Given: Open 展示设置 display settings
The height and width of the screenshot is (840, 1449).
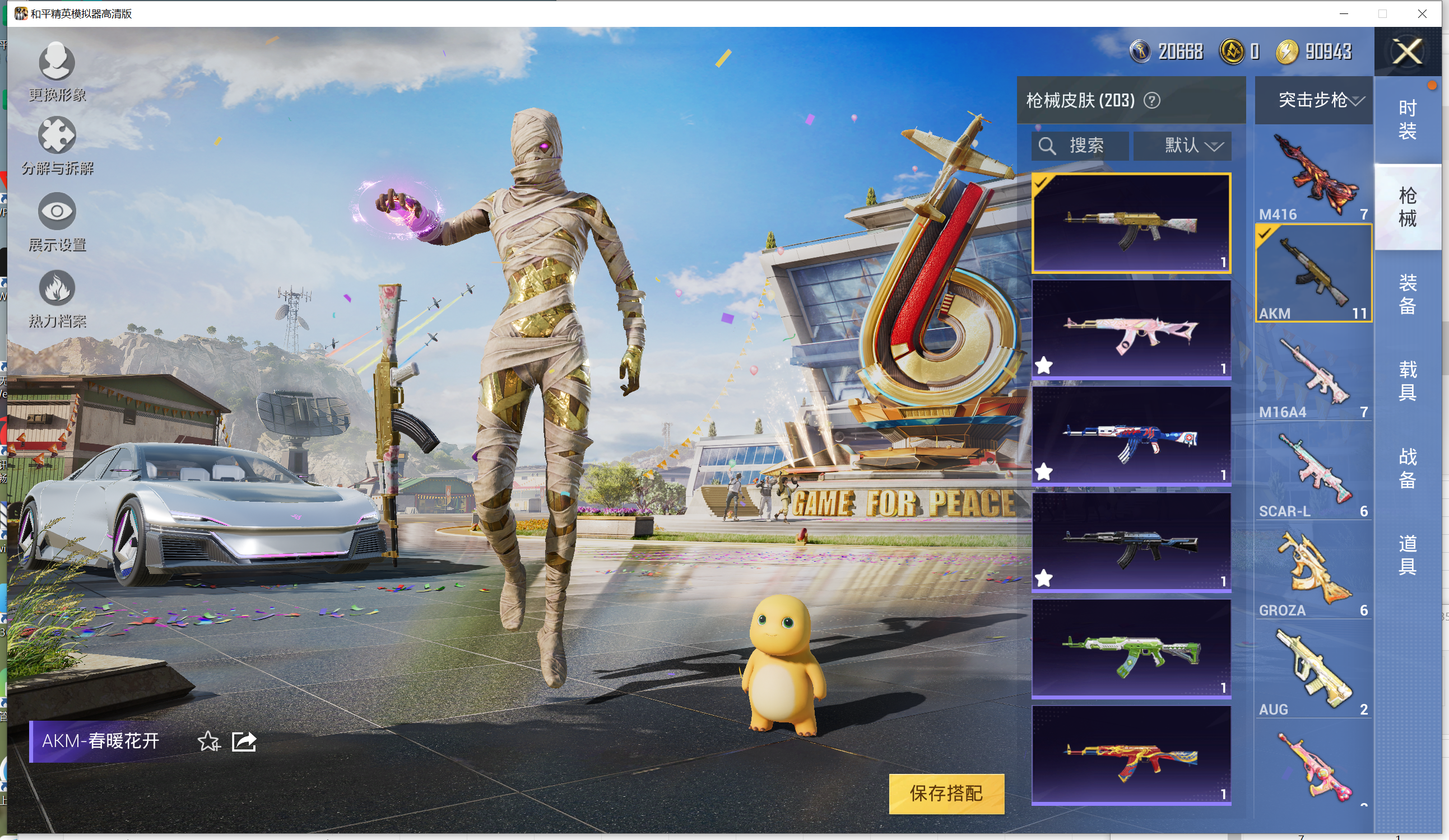Looking at the screenshot, I should click(57, 222).
